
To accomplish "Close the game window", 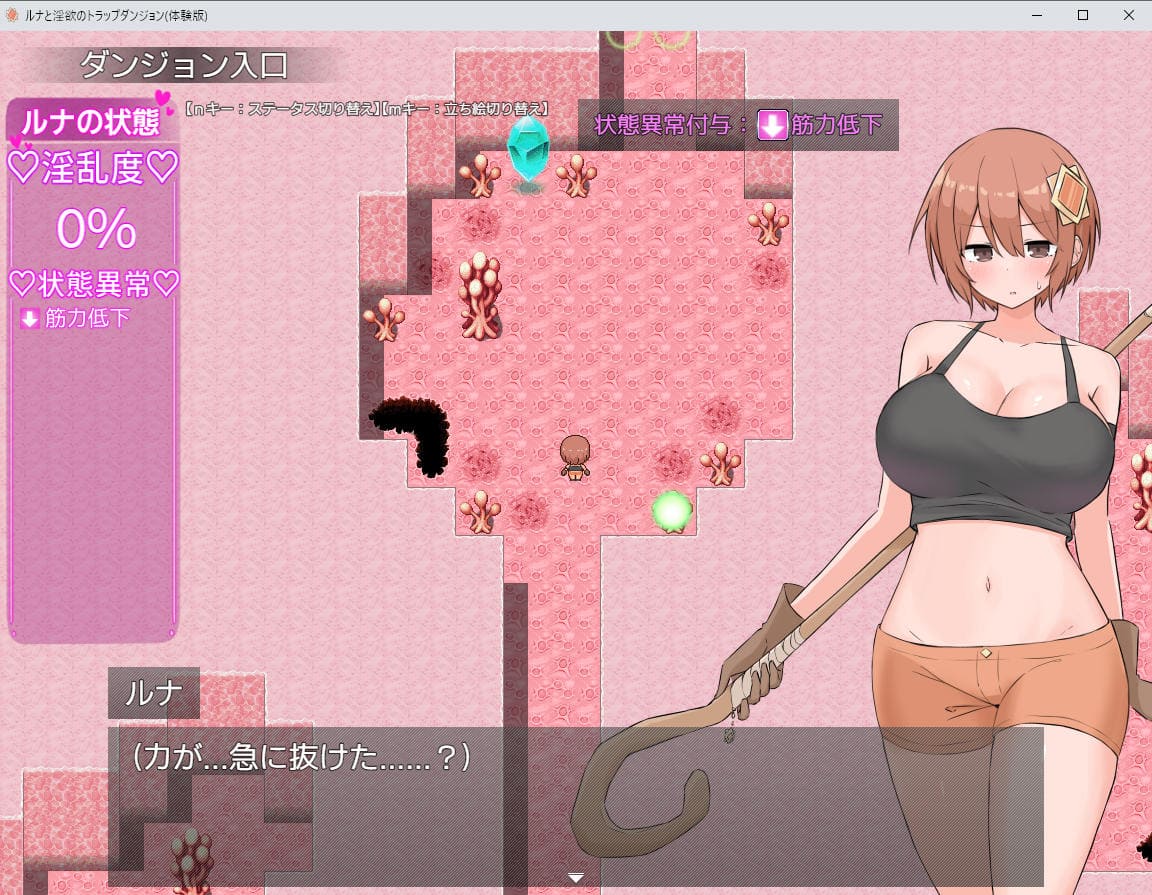I will [x=1128, y=15].
